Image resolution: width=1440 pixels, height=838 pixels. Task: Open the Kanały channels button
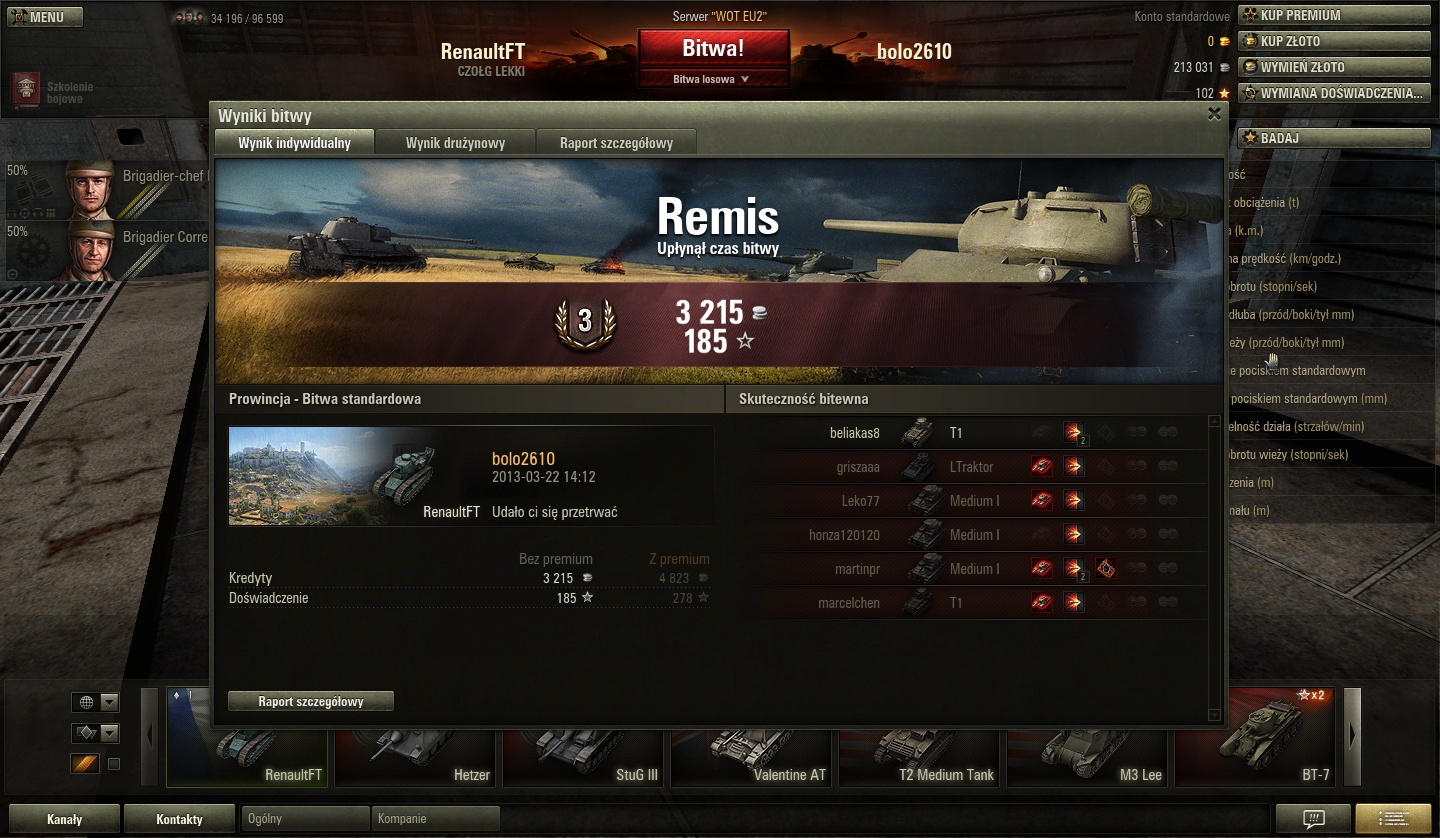click(64, 819)
